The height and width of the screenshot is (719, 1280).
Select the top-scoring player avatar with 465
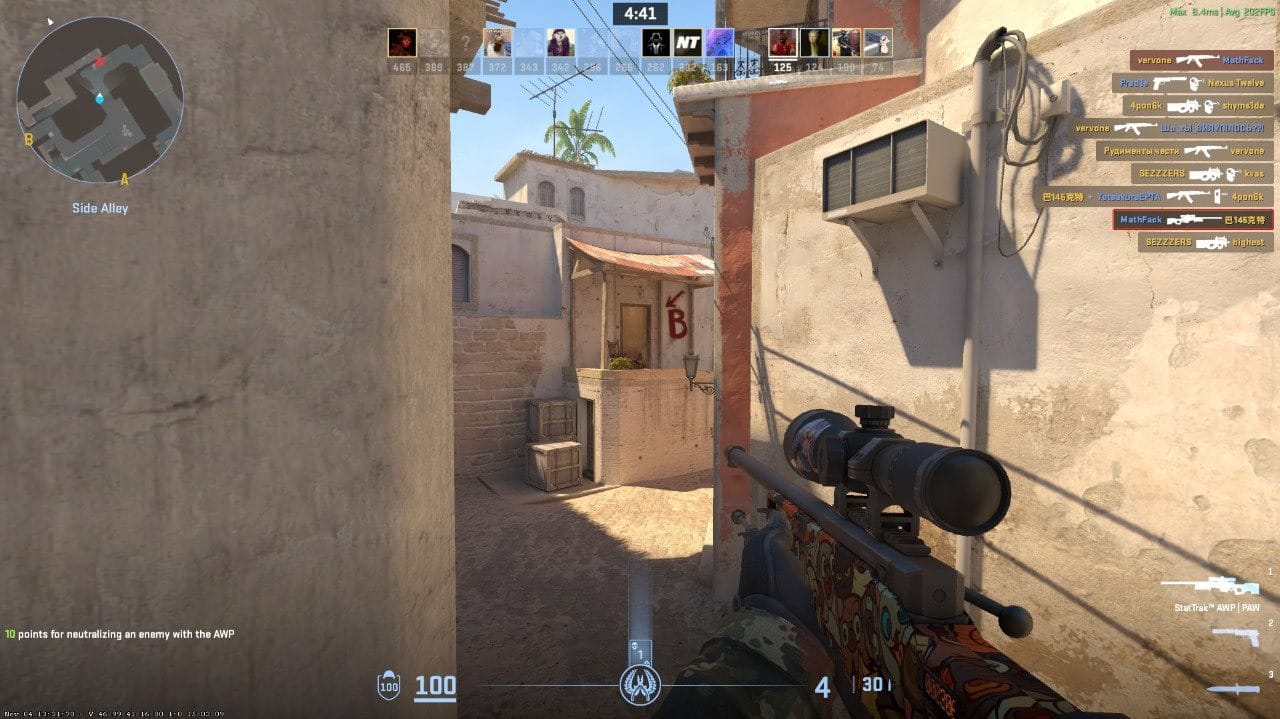pos(402,42)
